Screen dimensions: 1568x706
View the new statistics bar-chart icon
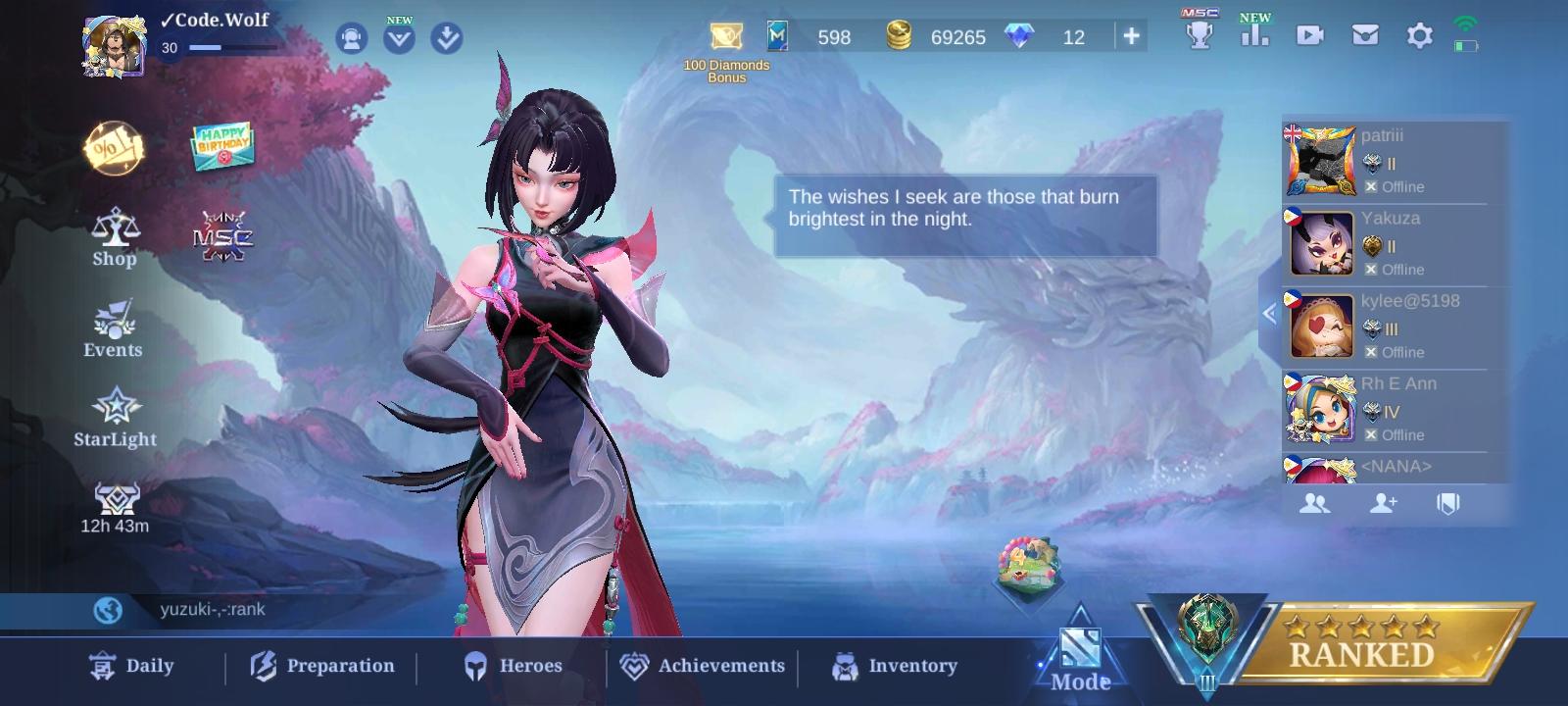point(1255,36)
